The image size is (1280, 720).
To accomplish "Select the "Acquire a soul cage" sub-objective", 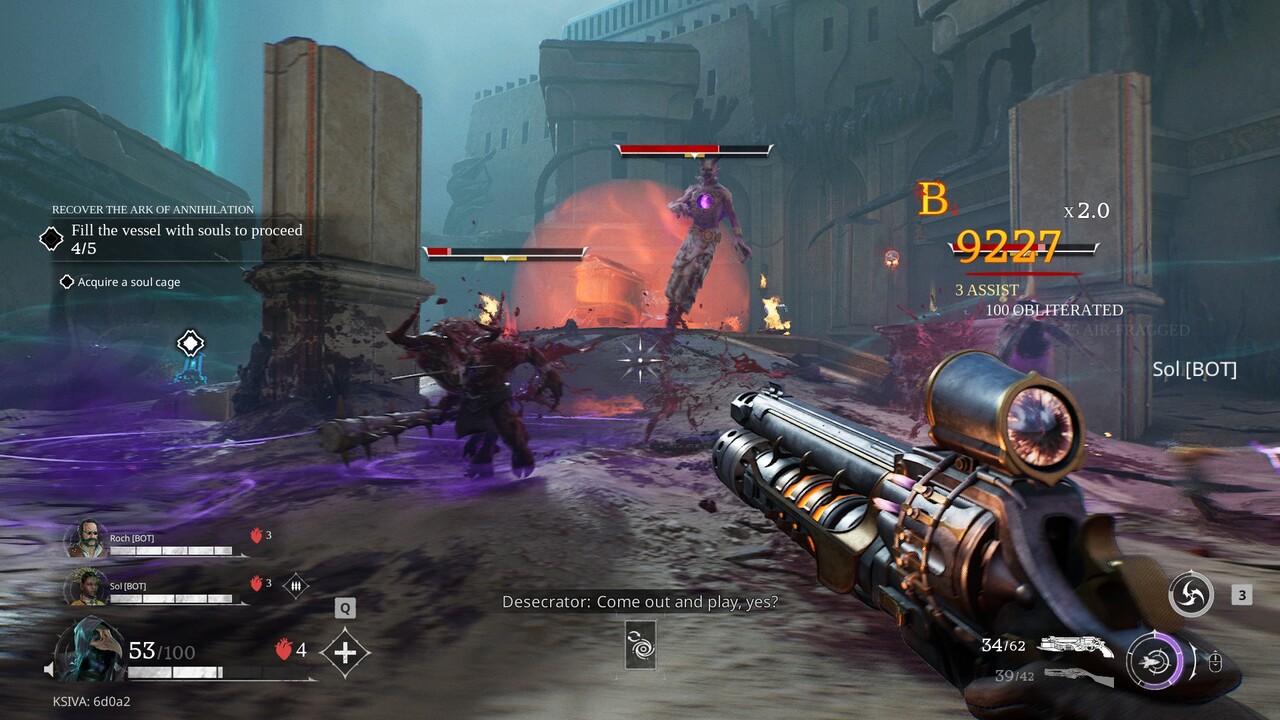I will [128, 282].
